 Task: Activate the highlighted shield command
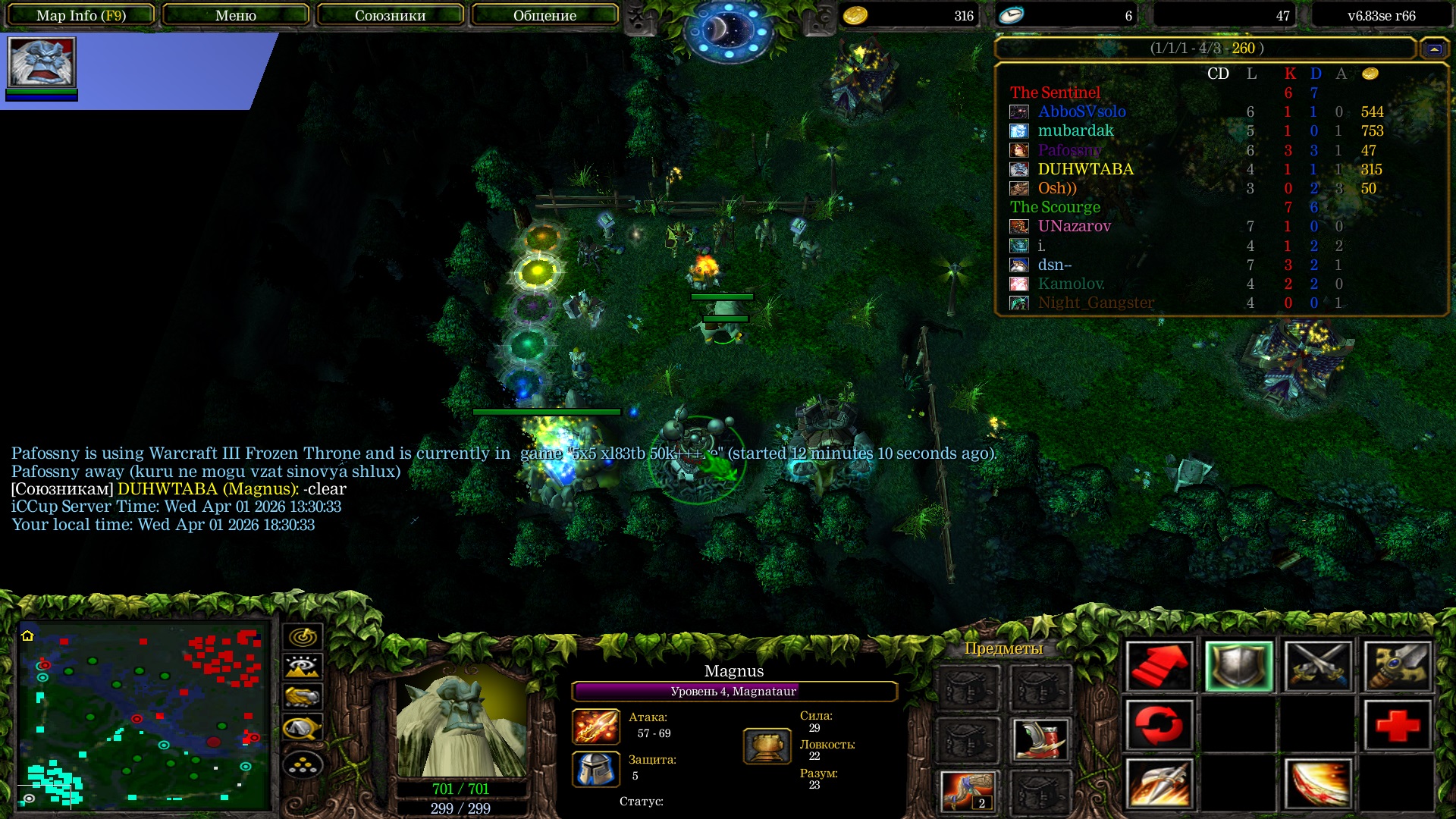[1238, 667]
